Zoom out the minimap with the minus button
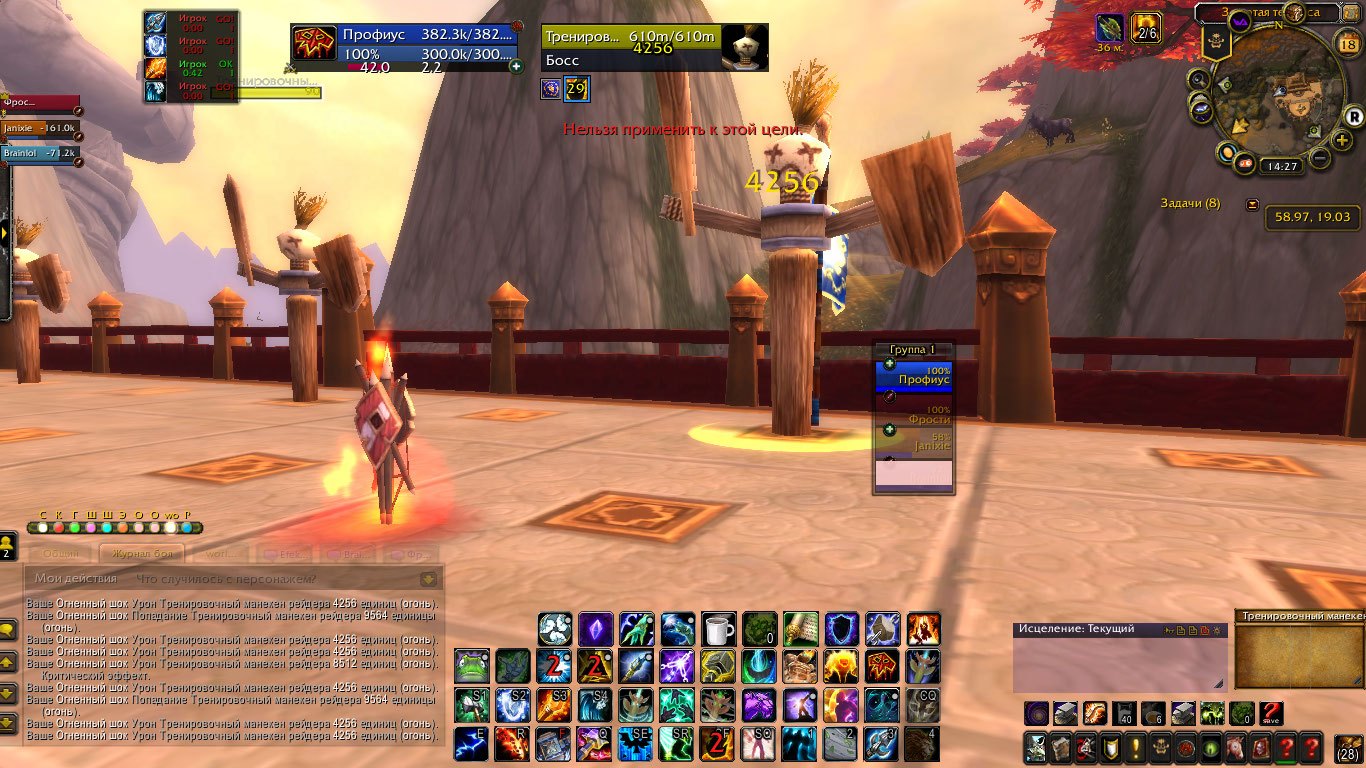This screenshot has height=768, width=1366. tap(1319, 157)
